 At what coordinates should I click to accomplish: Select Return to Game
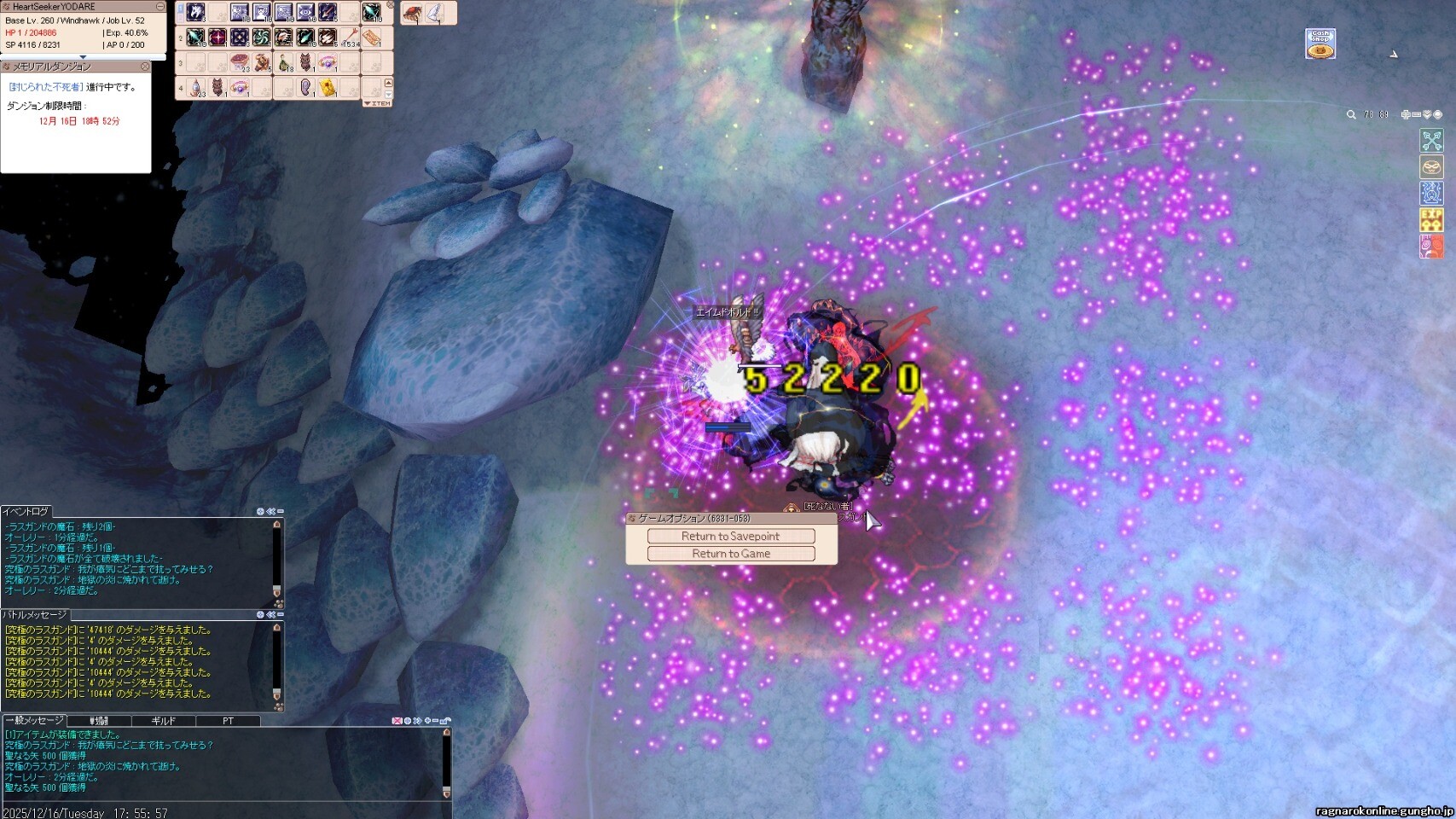tap(730, 554)
